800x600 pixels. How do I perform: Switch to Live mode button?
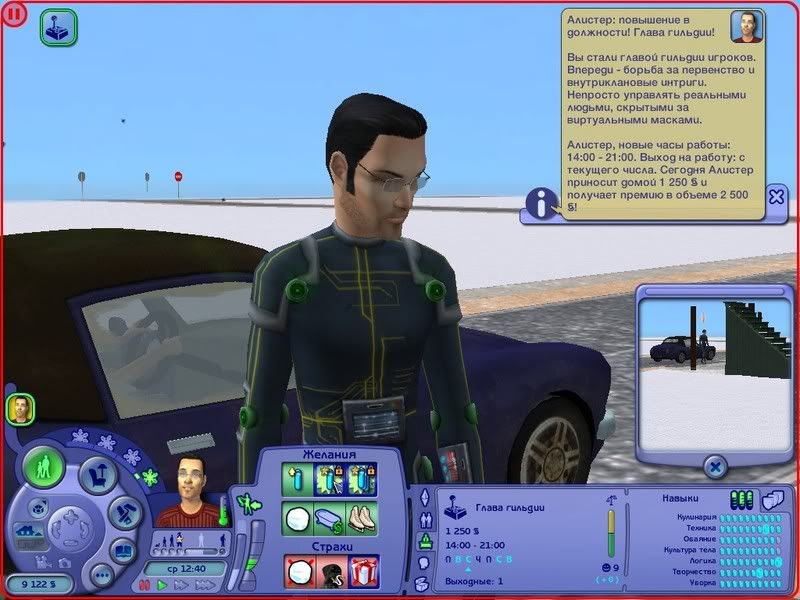click(x=45, y=469)
